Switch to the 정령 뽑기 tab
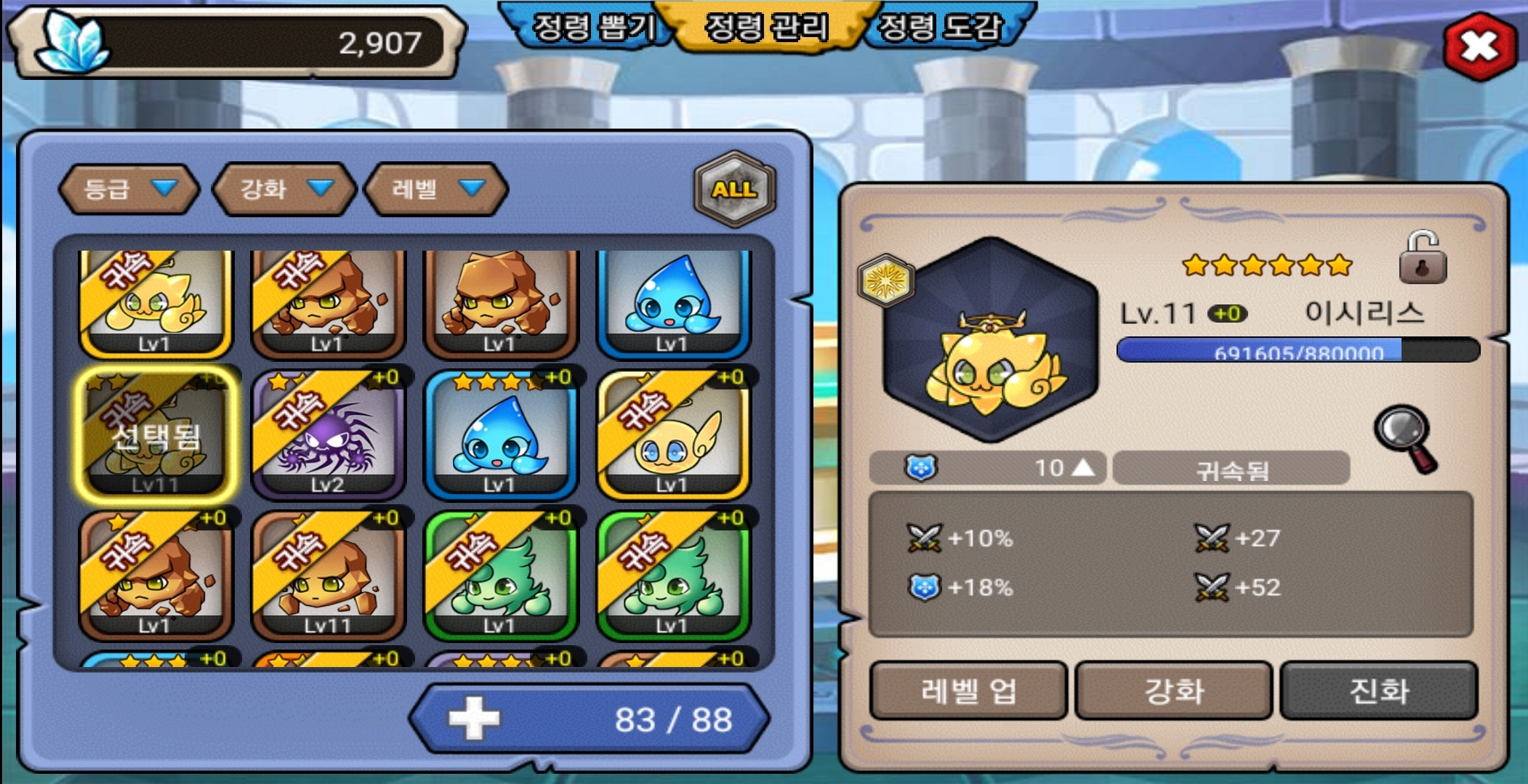This screenshot has width=1528, height=784. click(592, 28)
